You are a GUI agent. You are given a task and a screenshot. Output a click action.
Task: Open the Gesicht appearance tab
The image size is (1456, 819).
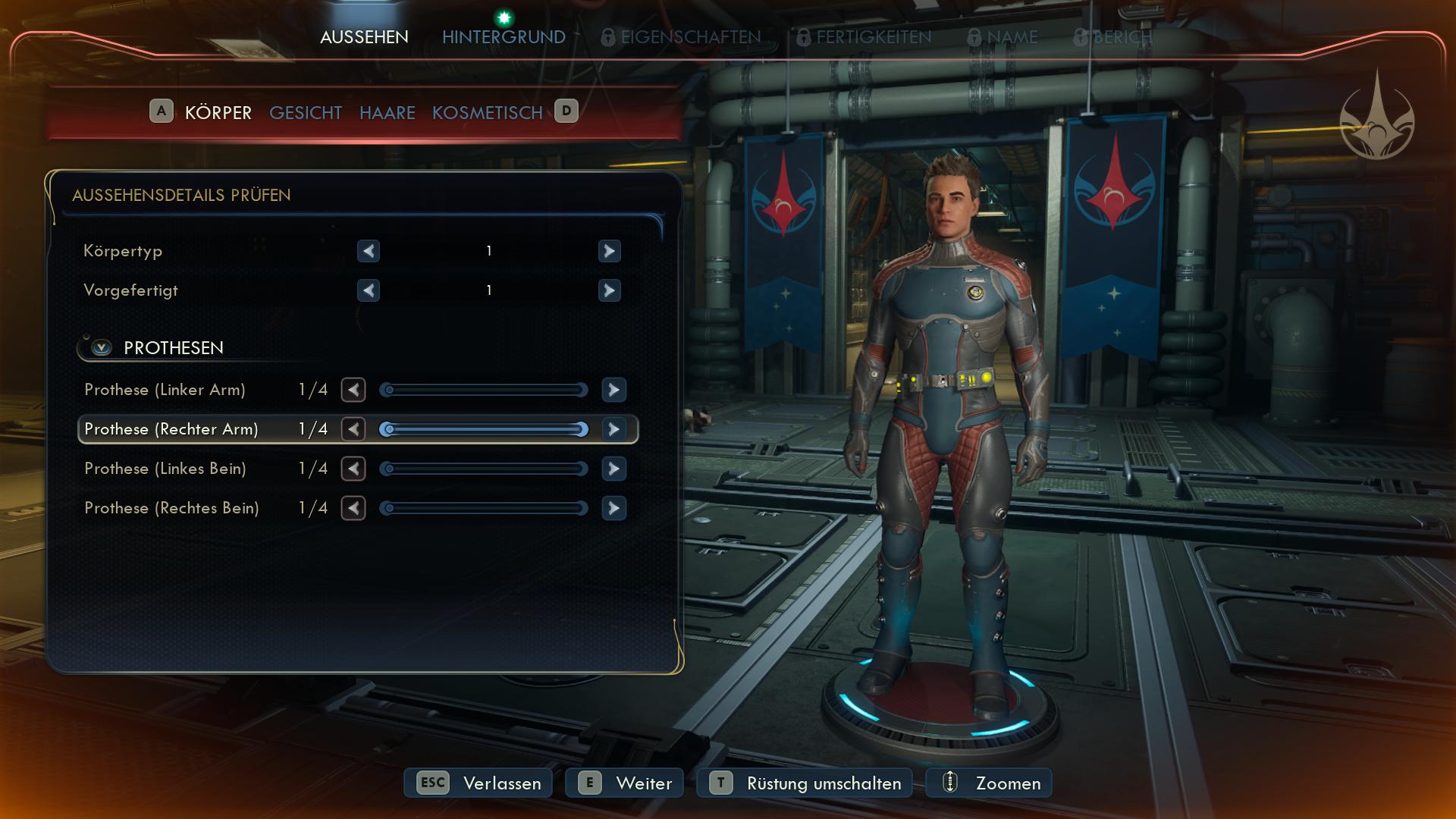(x=306, y=113)
